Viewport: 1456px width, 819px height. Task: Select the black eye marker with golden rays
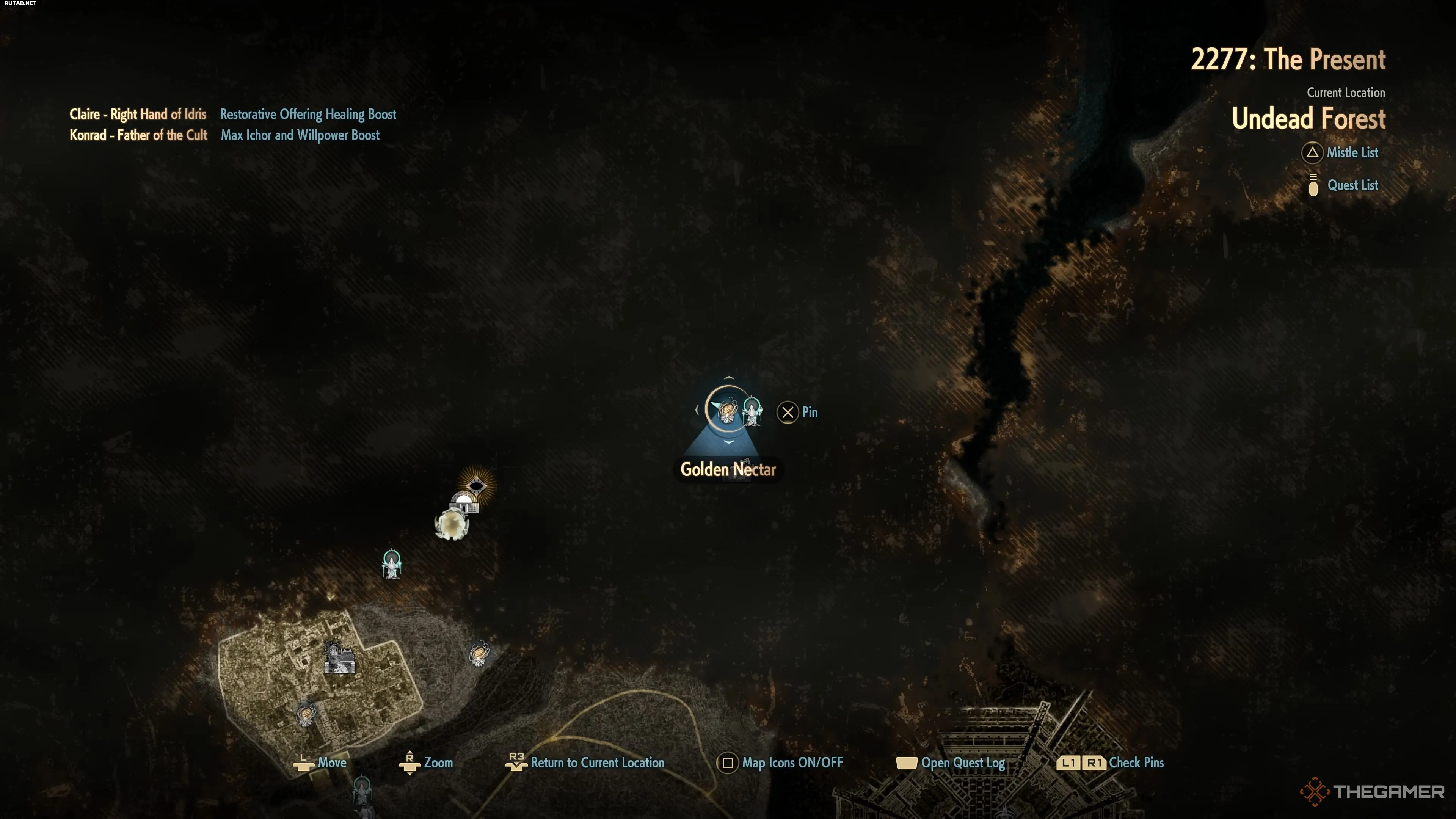(477, 485)
